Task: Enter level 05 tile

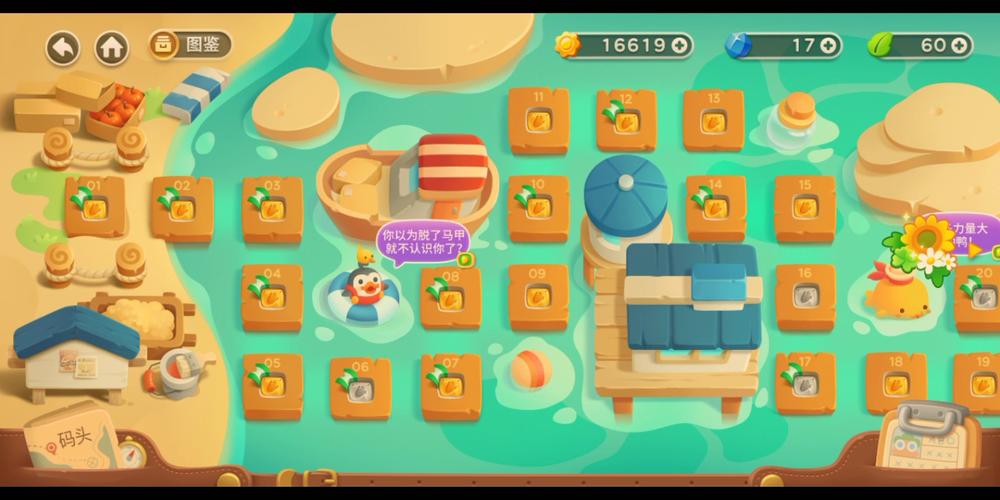Action: [272, 385]
